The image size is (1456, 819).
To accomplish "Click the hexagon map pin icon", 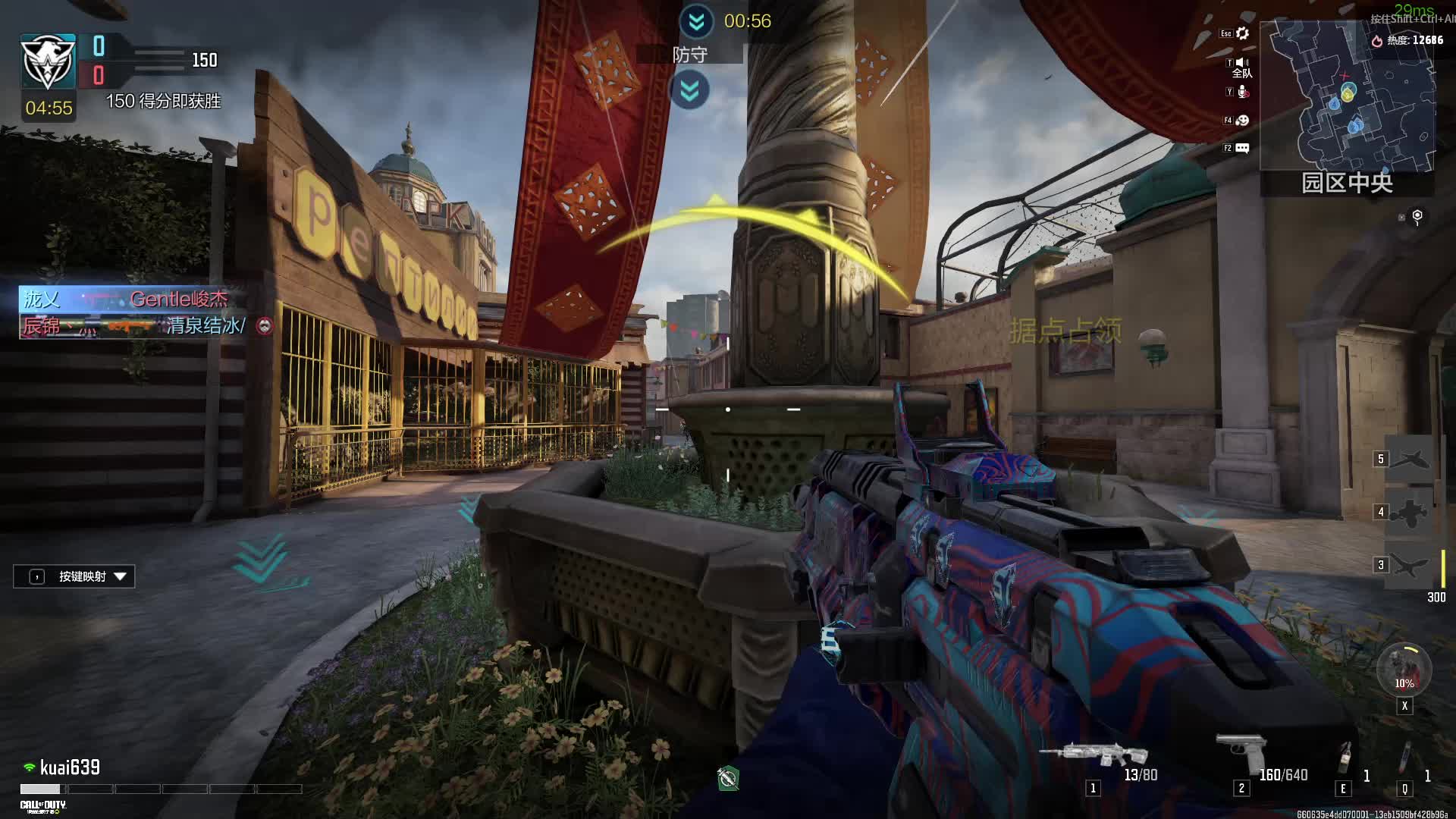I will 1417,217.
